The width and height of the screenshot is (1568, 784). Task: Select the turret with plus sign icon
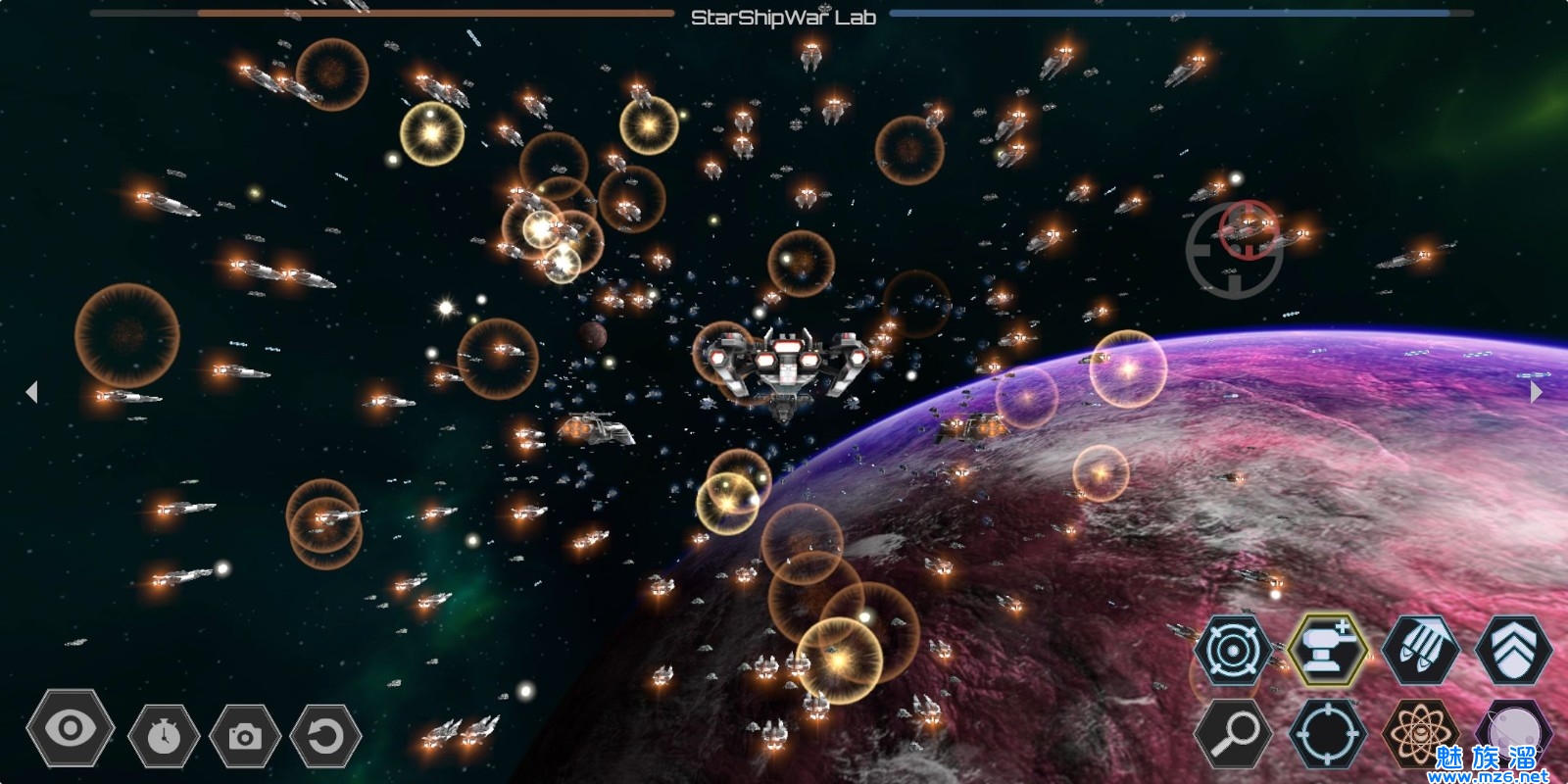coord(1327,648)
